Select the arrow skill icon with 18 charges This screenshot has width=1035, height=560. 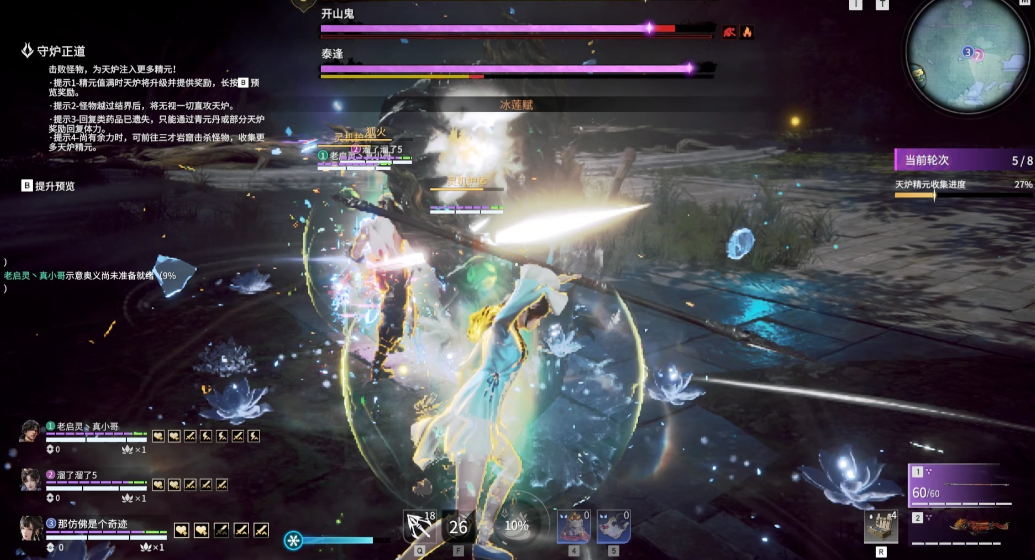tap(419, 525)
